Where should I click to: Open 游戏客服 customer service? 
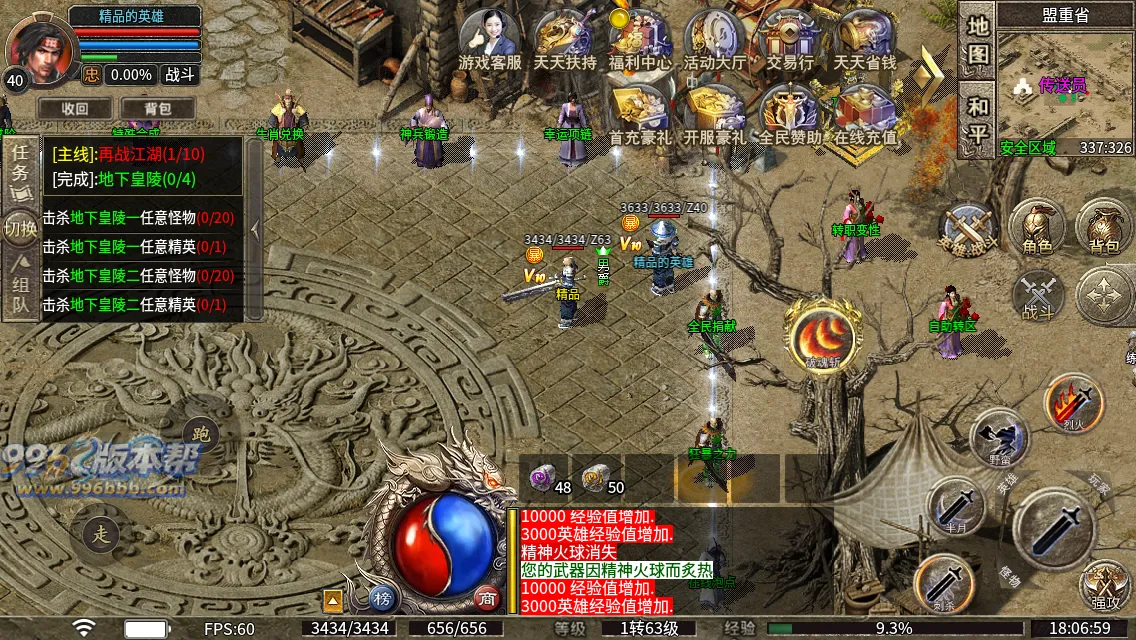(x=490, y=38)
